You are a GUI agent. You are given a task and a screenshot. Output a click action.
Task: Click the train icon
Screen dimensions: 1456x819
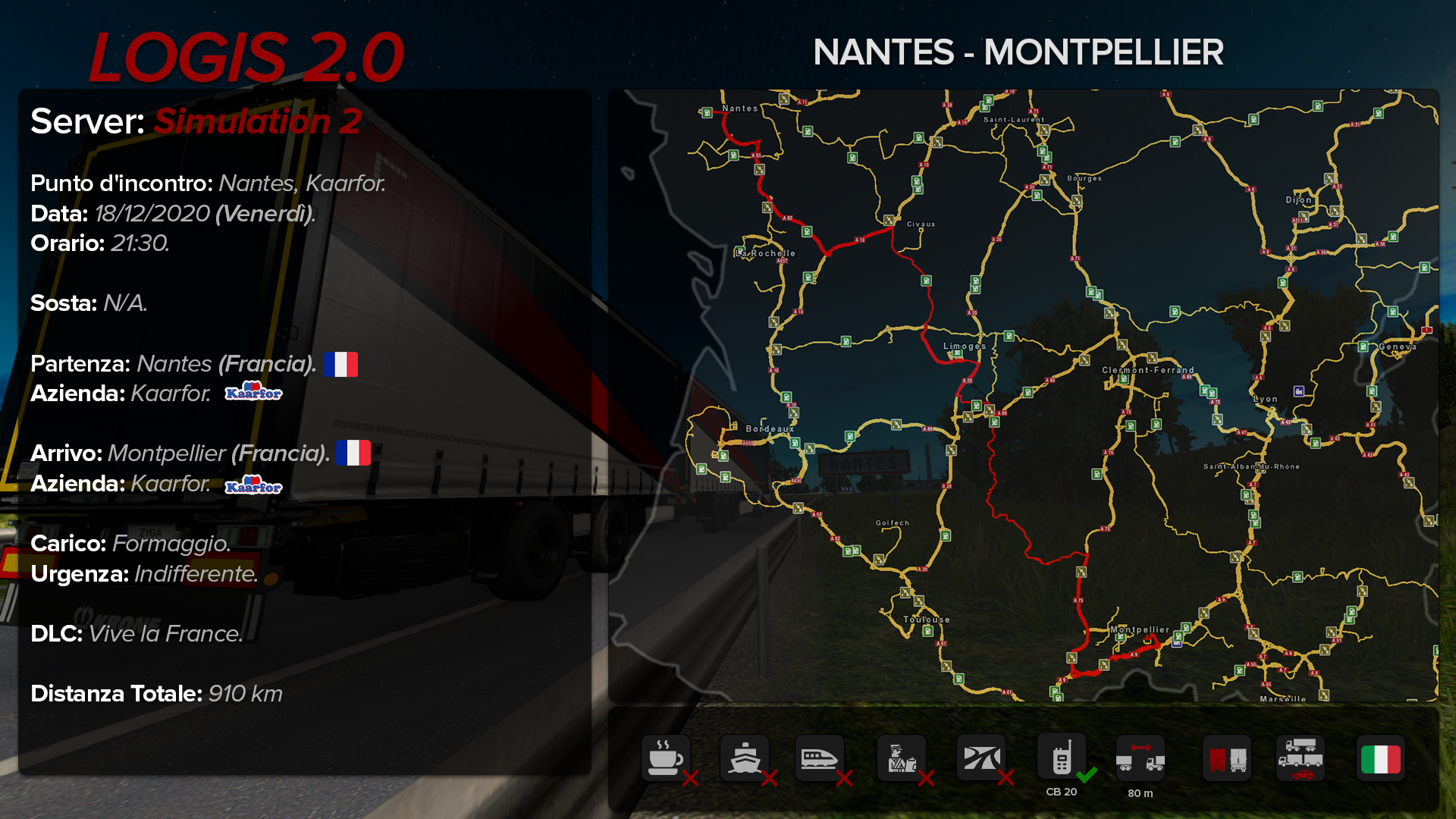[819, 758]
